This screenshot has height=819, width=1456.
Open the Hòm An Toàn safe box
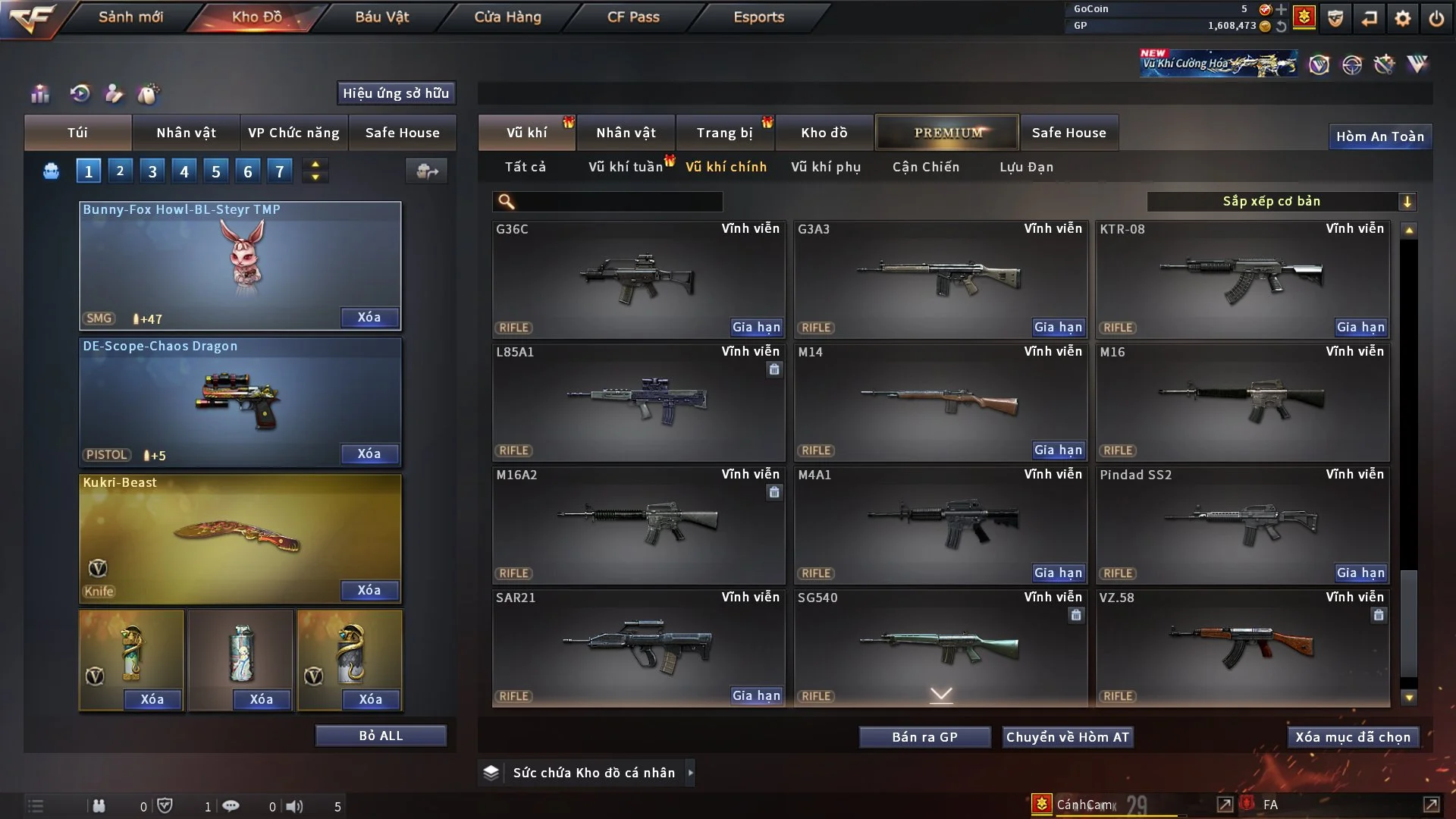point(1379,136)
